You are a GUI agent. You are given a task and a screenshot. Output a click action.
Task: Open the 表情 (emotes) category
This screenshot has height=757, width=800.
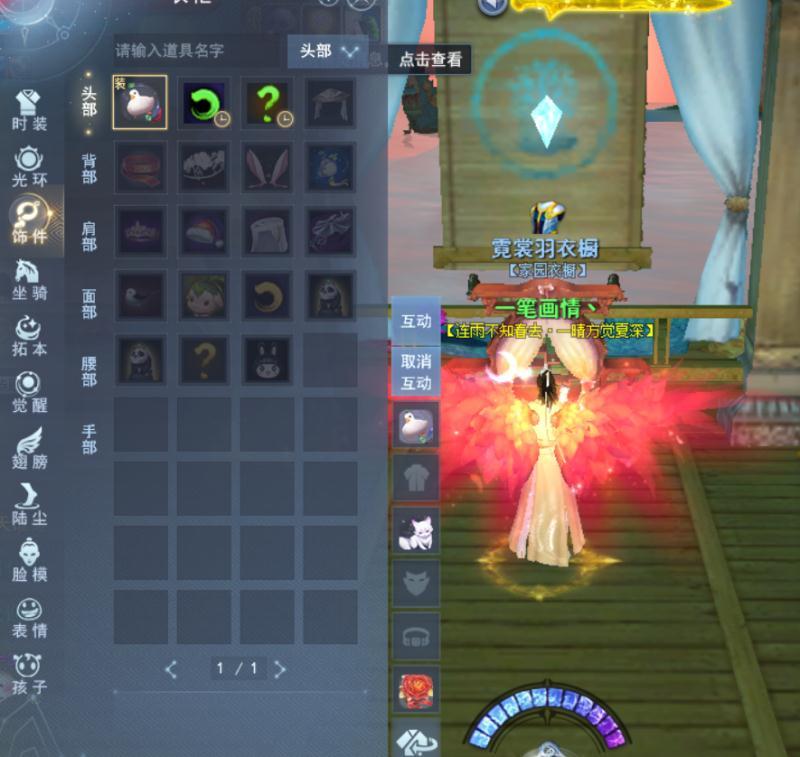click(30, 617)
